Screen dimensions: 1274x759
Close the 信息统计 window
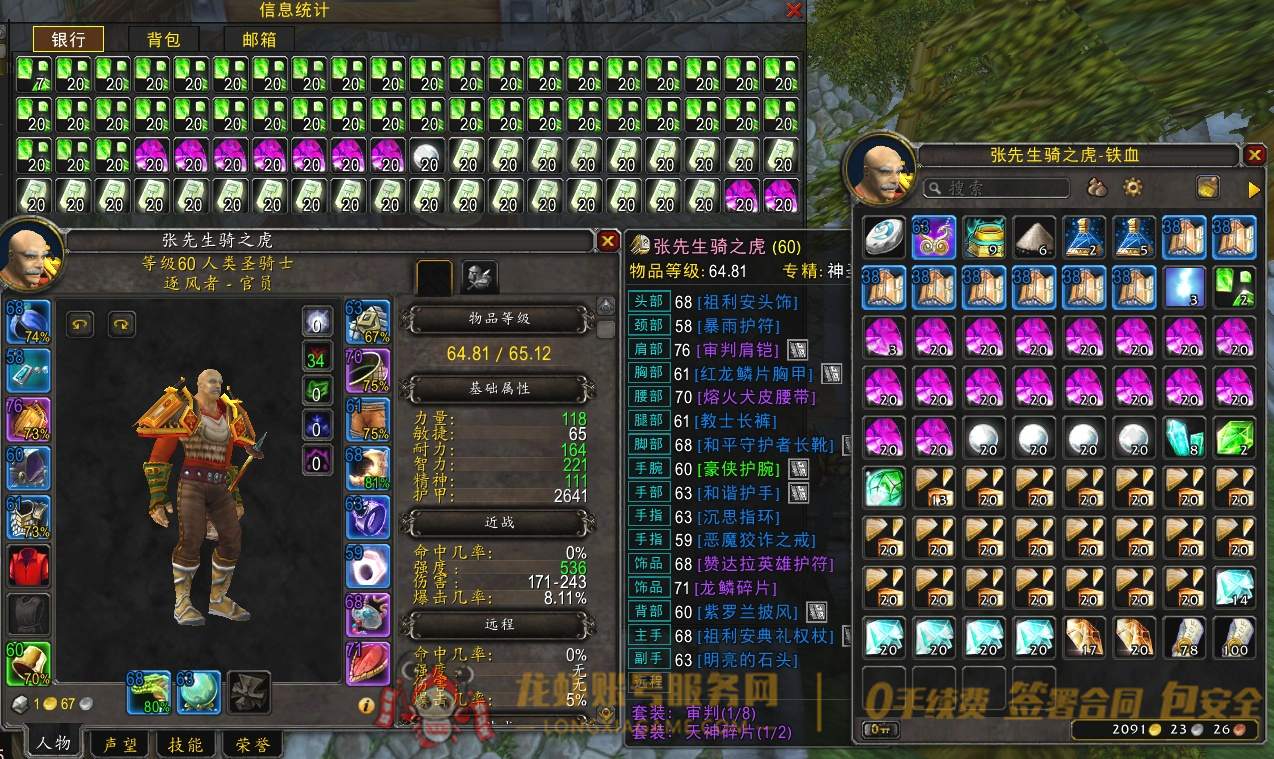click(x=794, y=10)
